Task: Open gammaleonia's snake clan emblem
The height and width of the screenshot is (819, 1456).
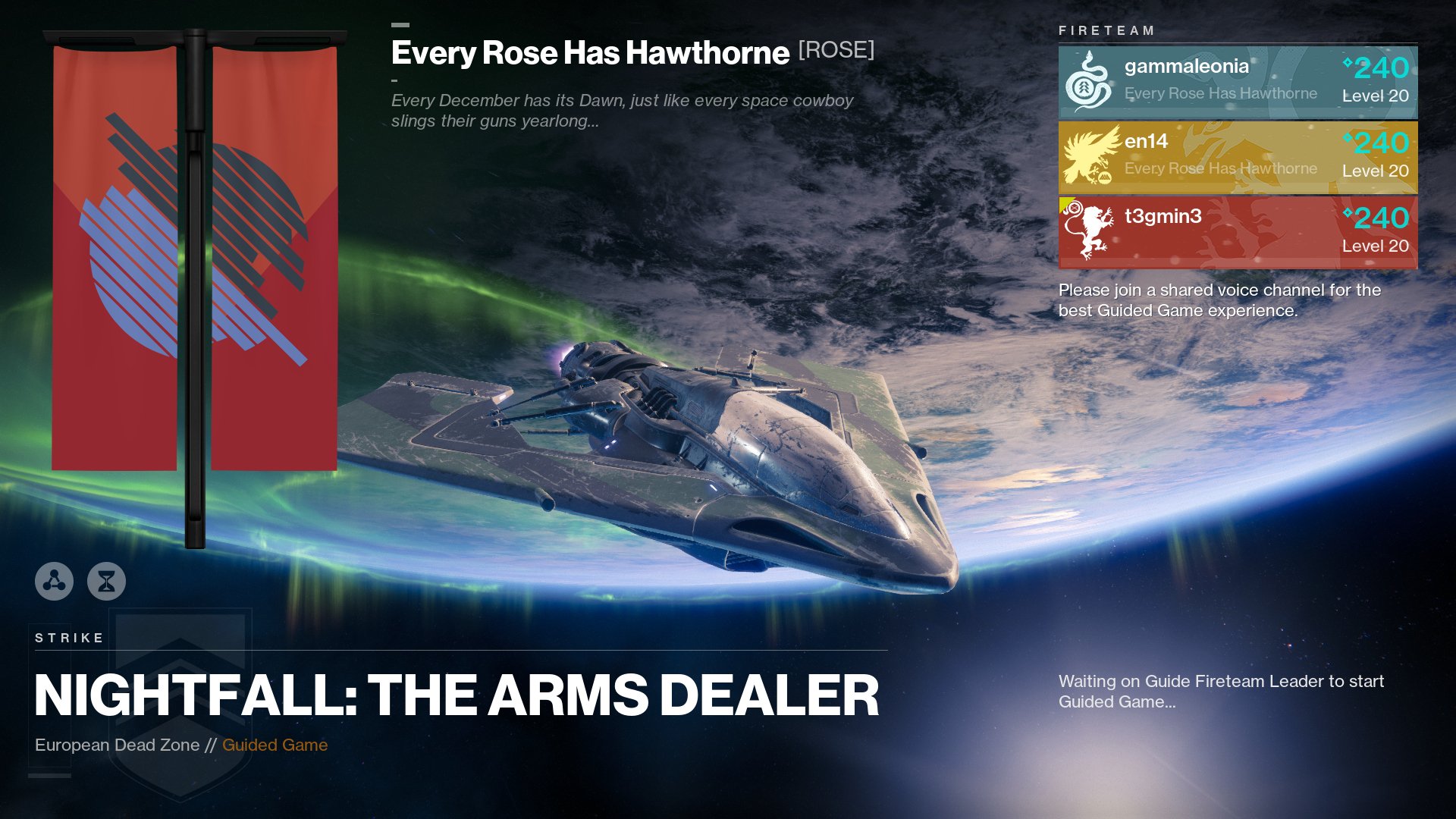Action: pos(1087,80)
